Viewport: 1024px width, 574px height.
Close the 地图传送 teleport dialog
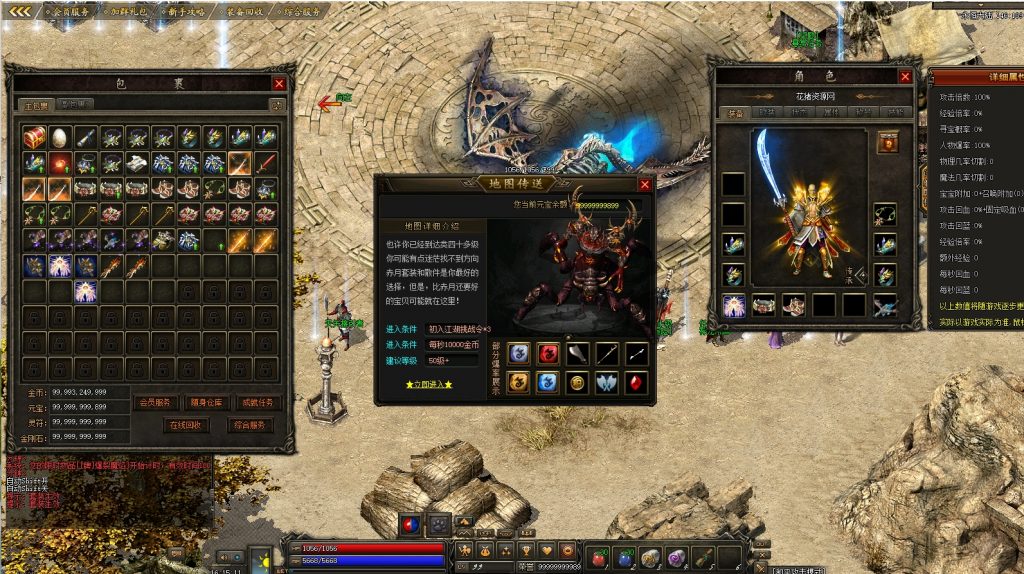pyautogui.click(x=645, y=184)
